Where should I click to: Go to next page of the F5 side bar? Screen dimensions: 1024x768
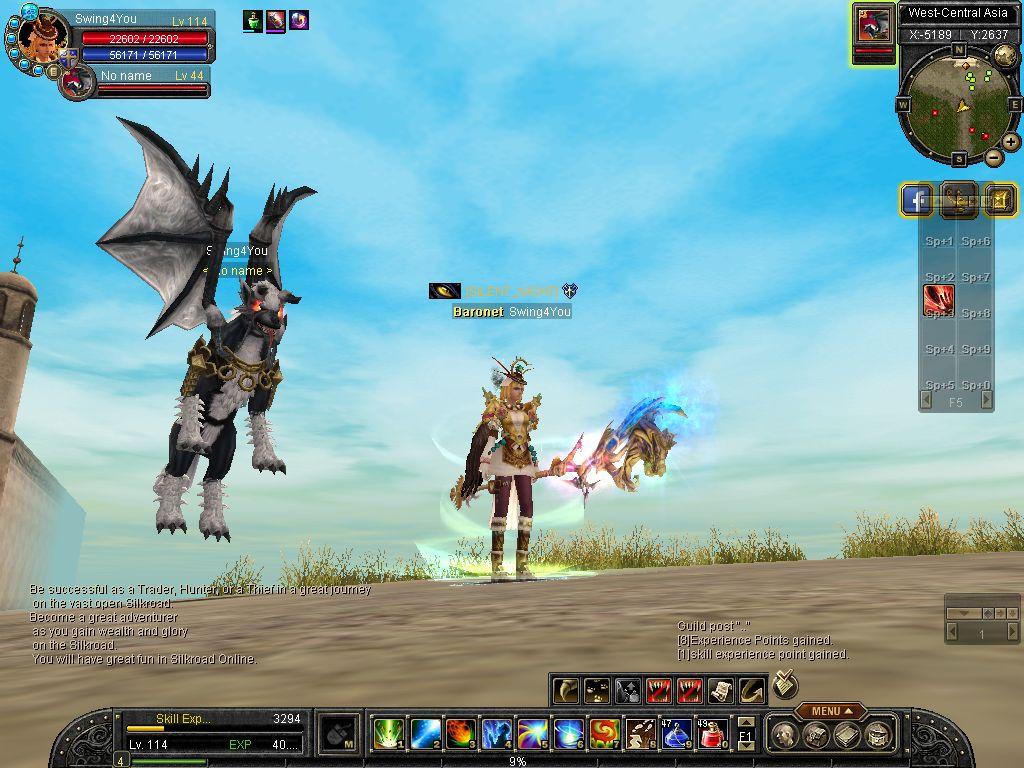986,401
